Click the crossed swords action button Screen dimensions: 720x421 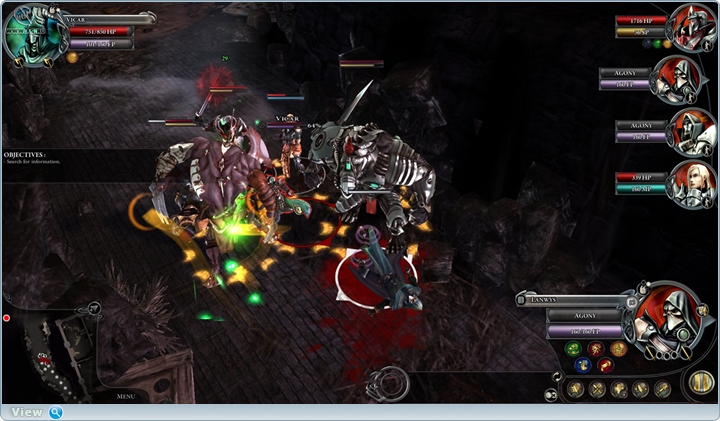click(597, 389)
